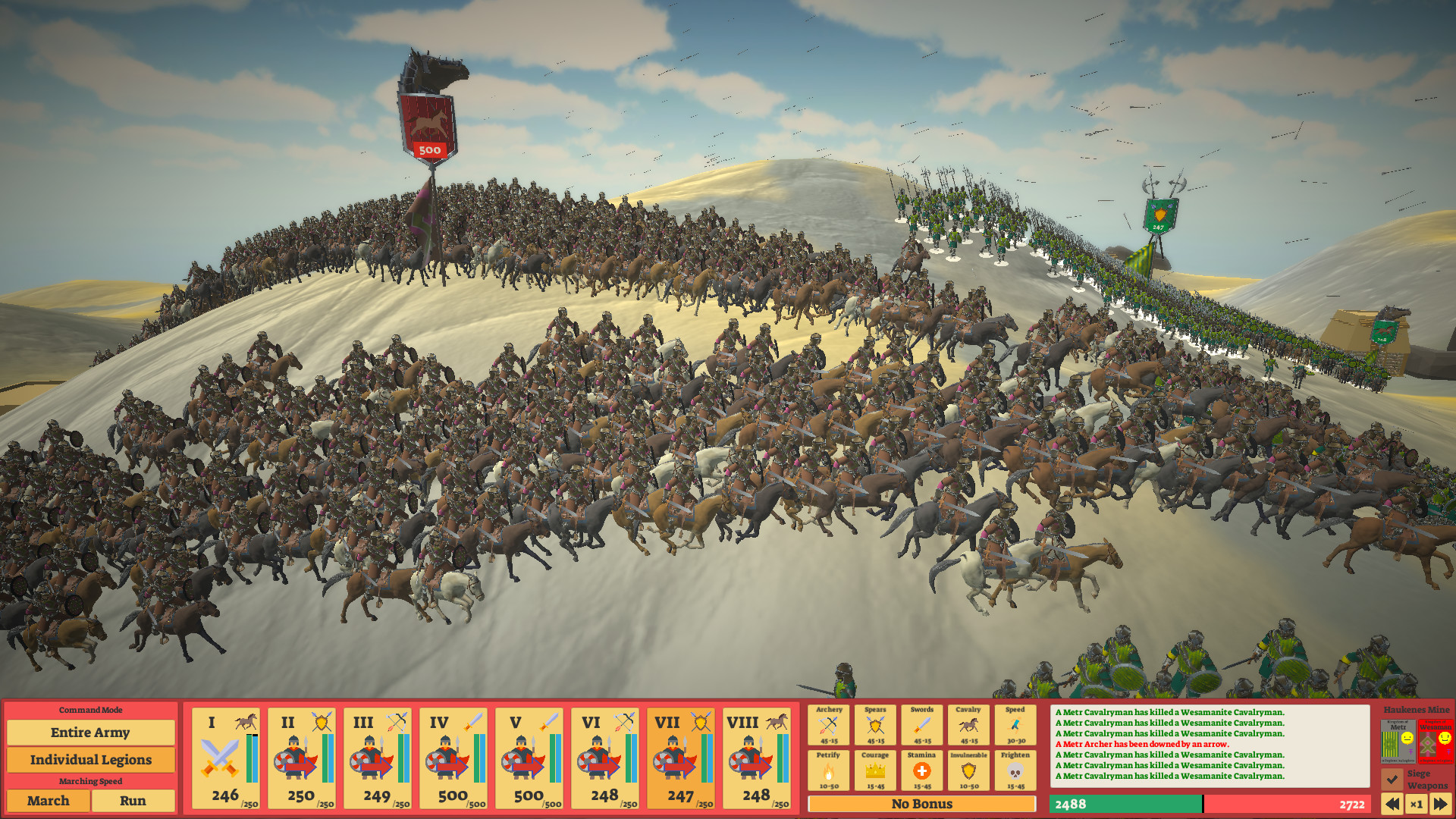Speed up time with fast-forward control
1456x819 pixels.
pos(1442,805)
